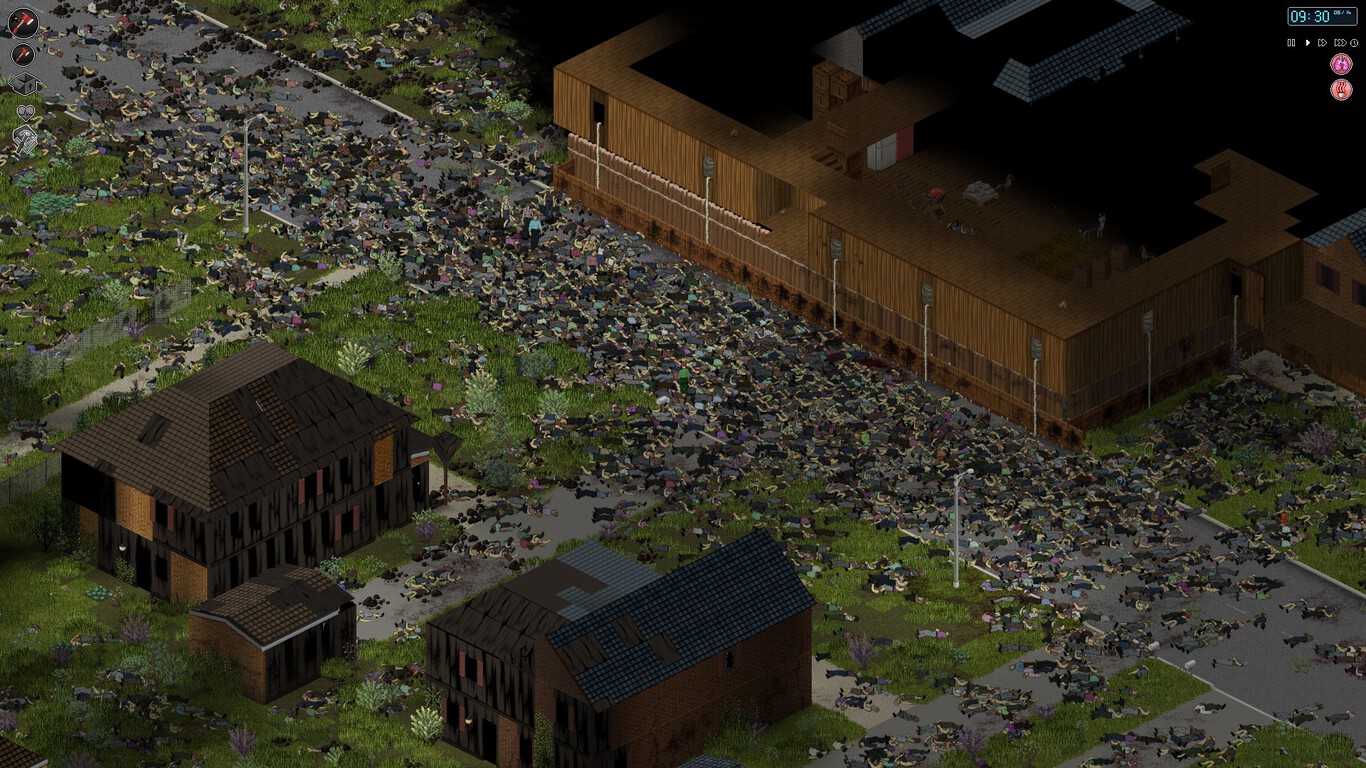Select the smaller secondary axe slot
The image size is (1366, 768).
pyautogui.click(x=22, y=54)
